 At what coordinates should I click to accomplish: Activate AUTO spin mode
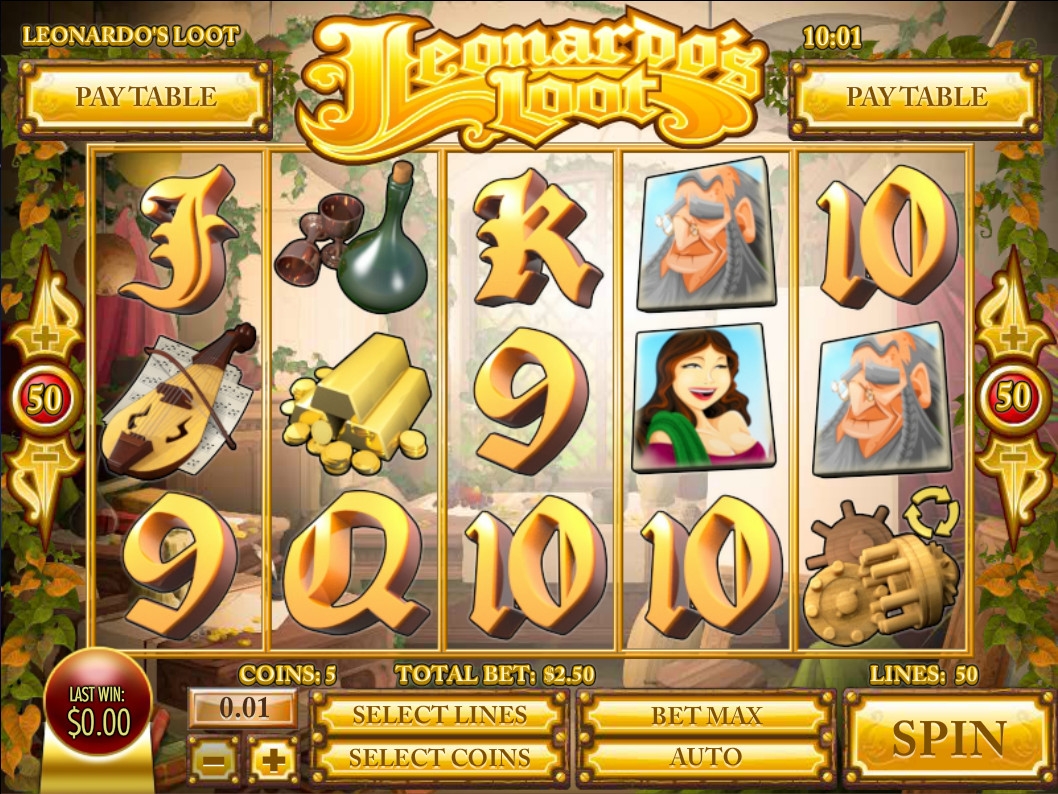[706, 757]
